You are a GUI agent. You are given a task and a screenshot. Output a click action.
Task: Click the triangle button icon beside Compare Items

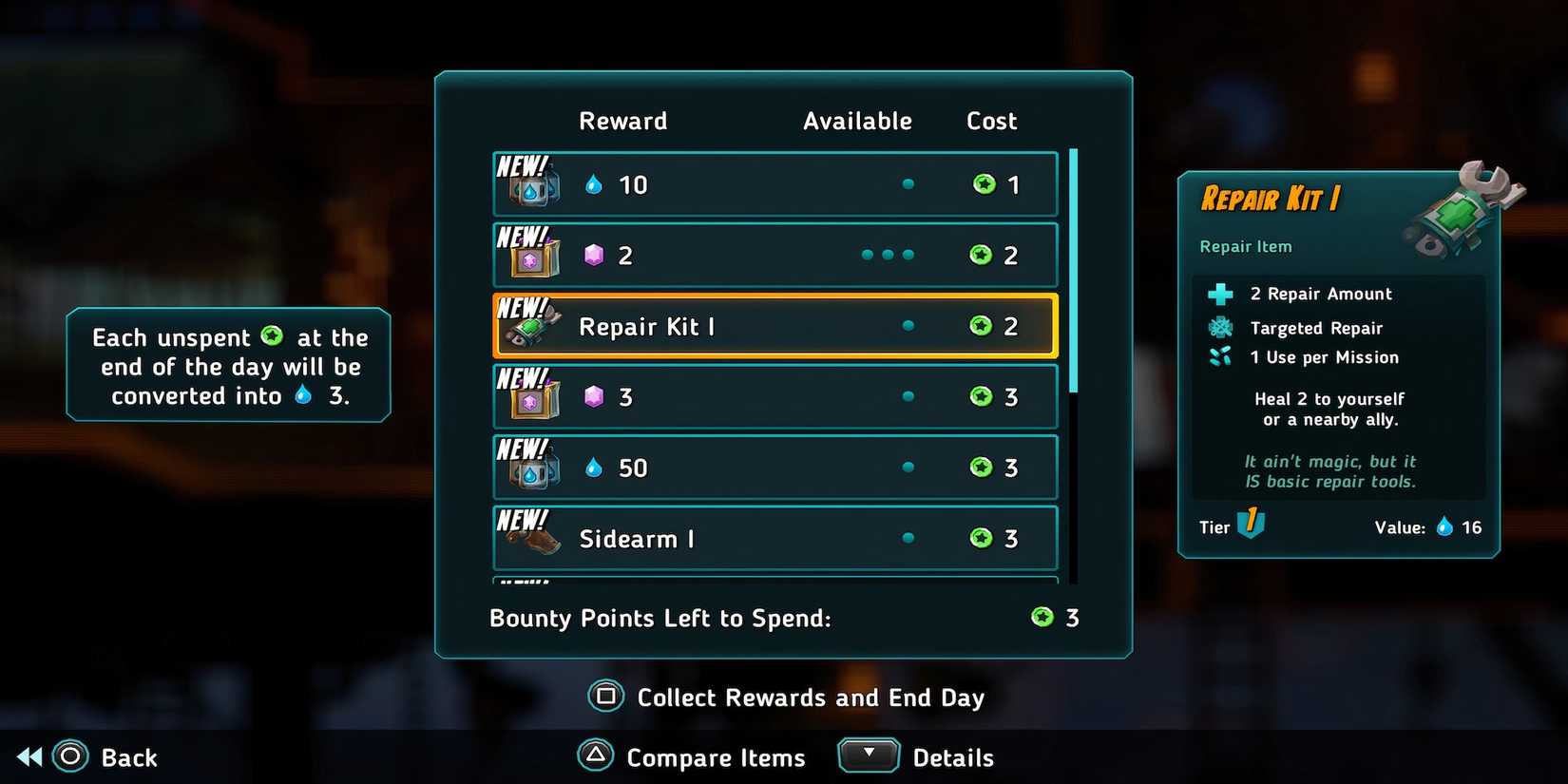pos(597,756)
